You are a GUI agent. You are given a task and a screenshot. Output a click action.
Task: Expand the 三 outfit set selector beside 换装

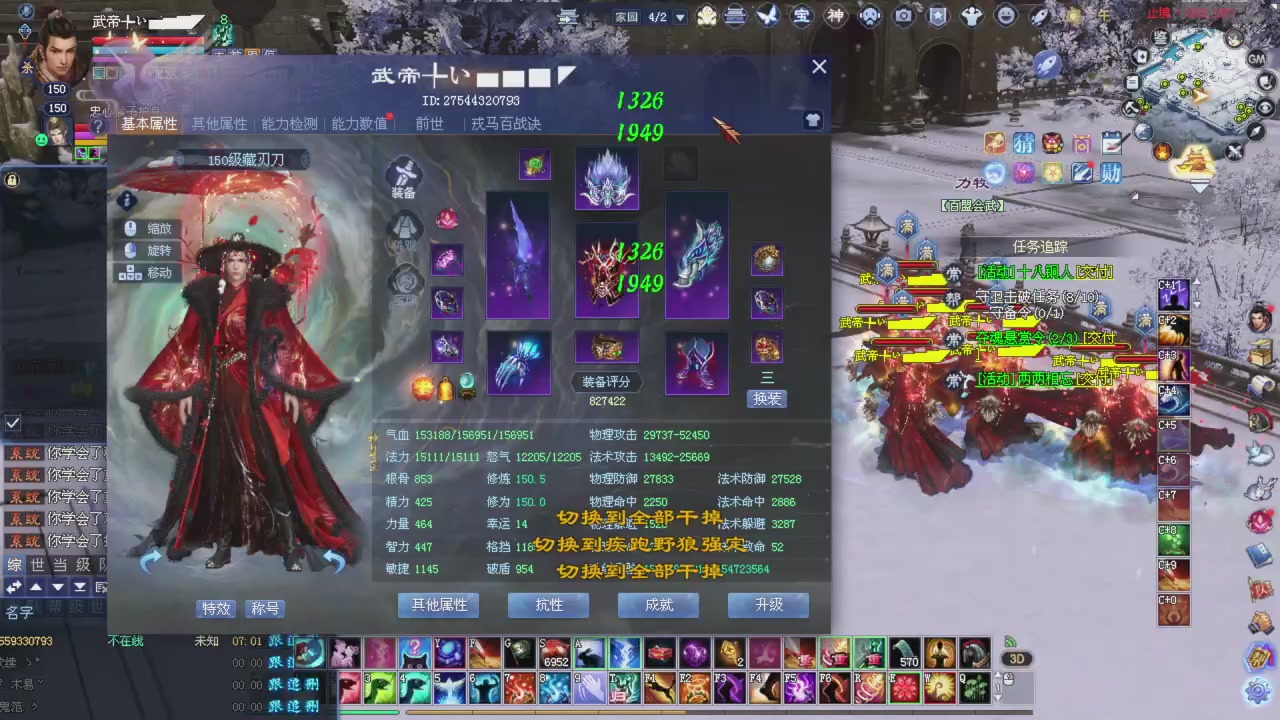click(766, 377)
